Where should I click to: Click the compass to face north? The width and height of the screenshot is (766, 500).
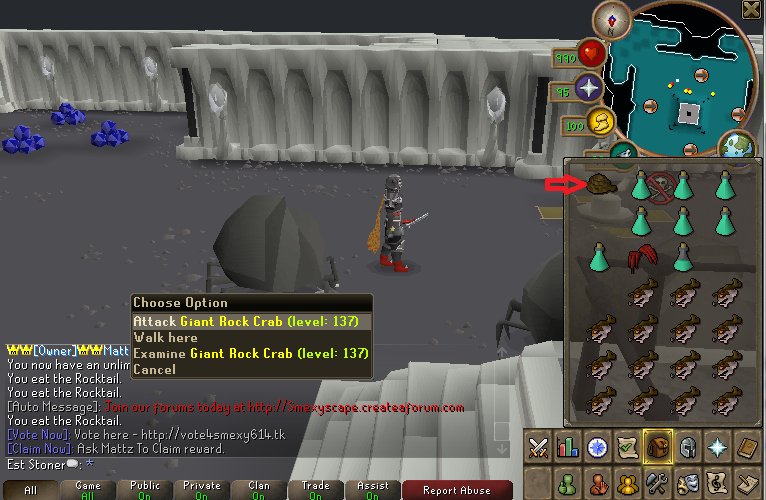point(608,18)
